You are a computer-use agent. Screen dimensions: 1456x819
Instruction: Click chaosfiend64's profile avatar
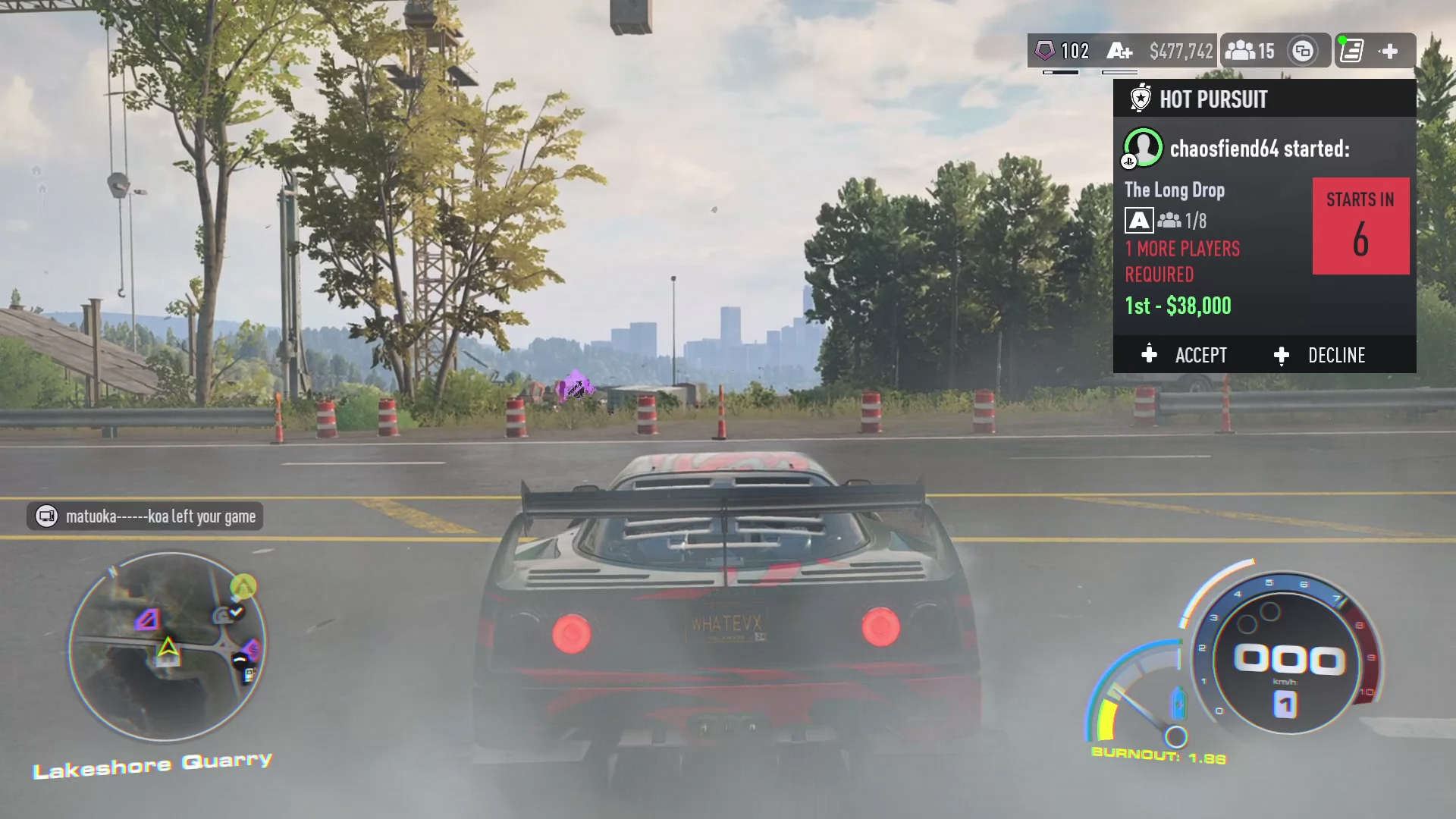[1143, 148]
